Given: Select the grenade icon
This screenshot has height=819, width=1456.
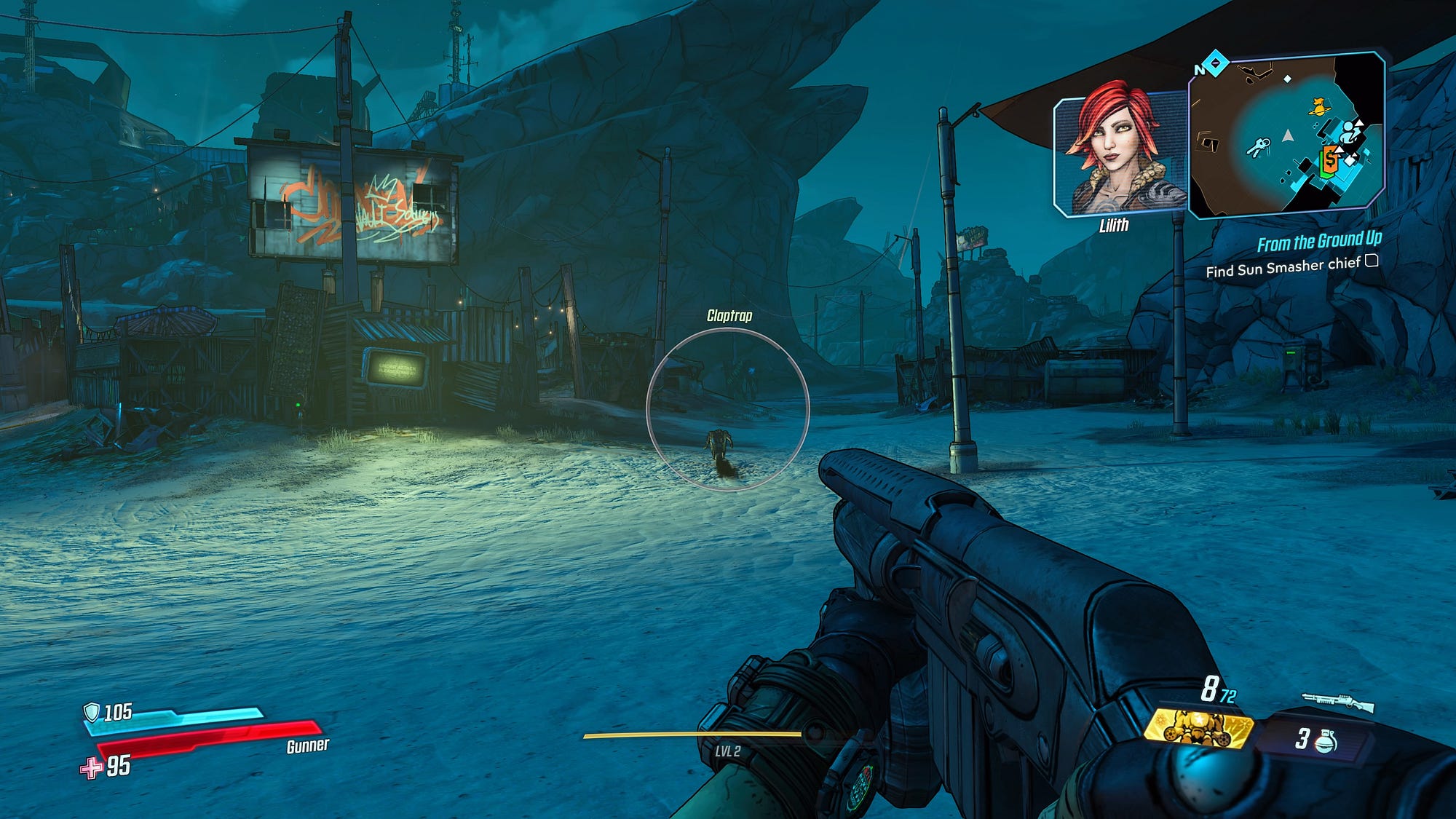Looking at the screenshot, I should tap(1327, 740).
